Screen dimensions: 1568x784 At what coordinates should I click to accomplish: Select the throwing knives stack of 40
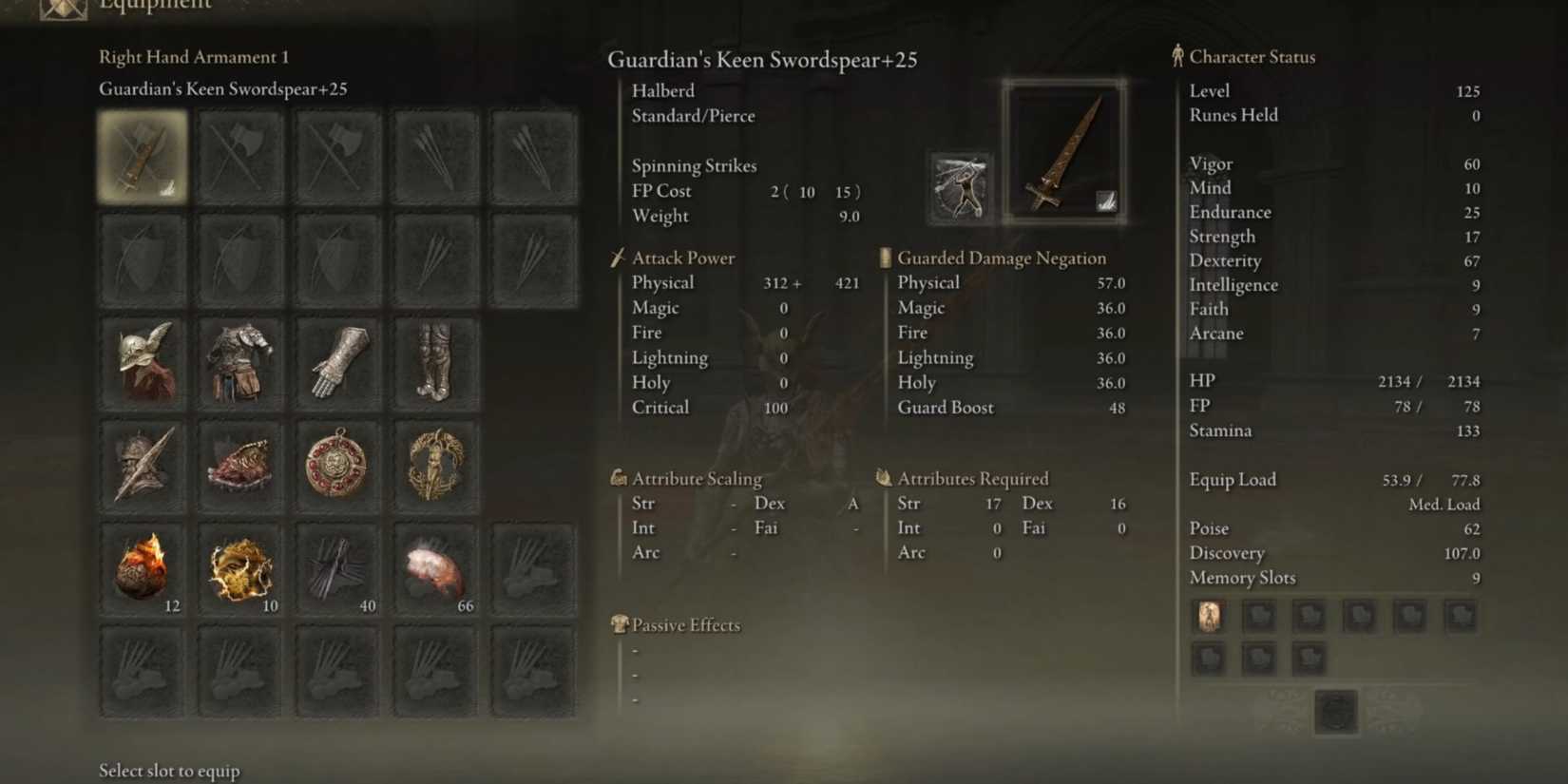(337, 569)
